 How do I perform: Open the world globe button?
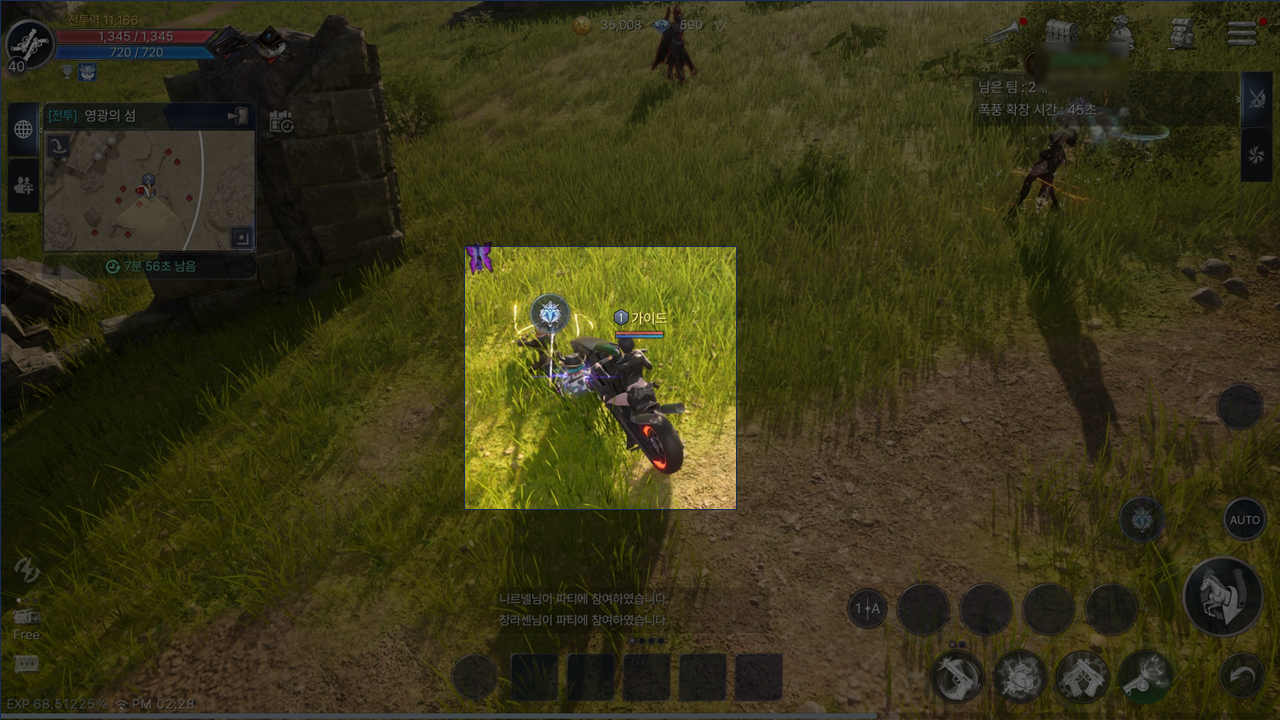(23, 129)
